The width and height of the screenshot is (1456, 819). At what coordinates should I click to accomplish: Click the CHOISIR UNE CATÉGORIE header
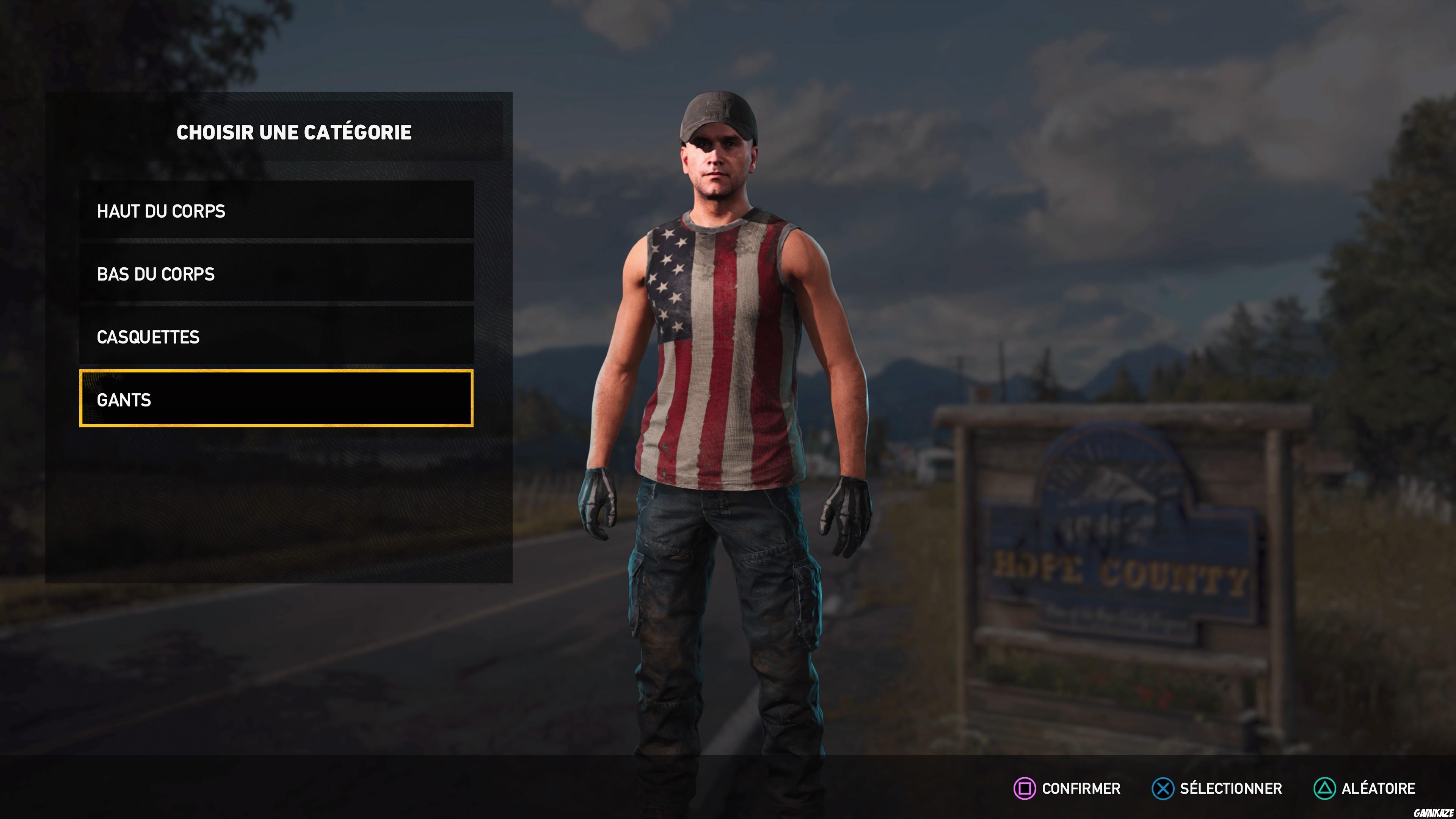295,132
